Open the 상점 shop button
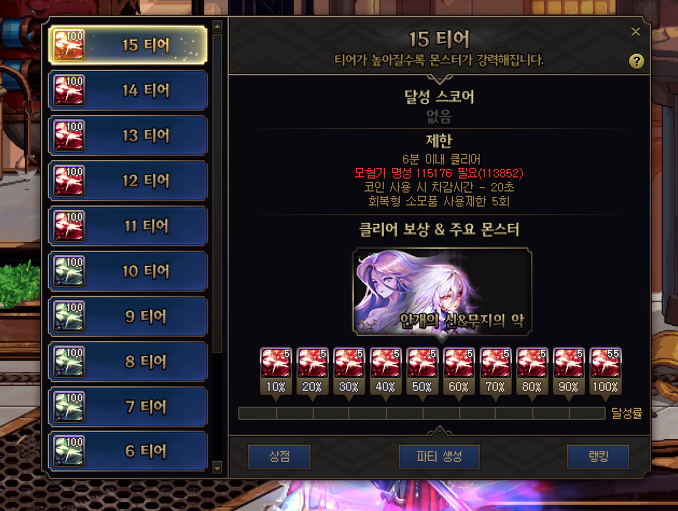 coord(279,457)
